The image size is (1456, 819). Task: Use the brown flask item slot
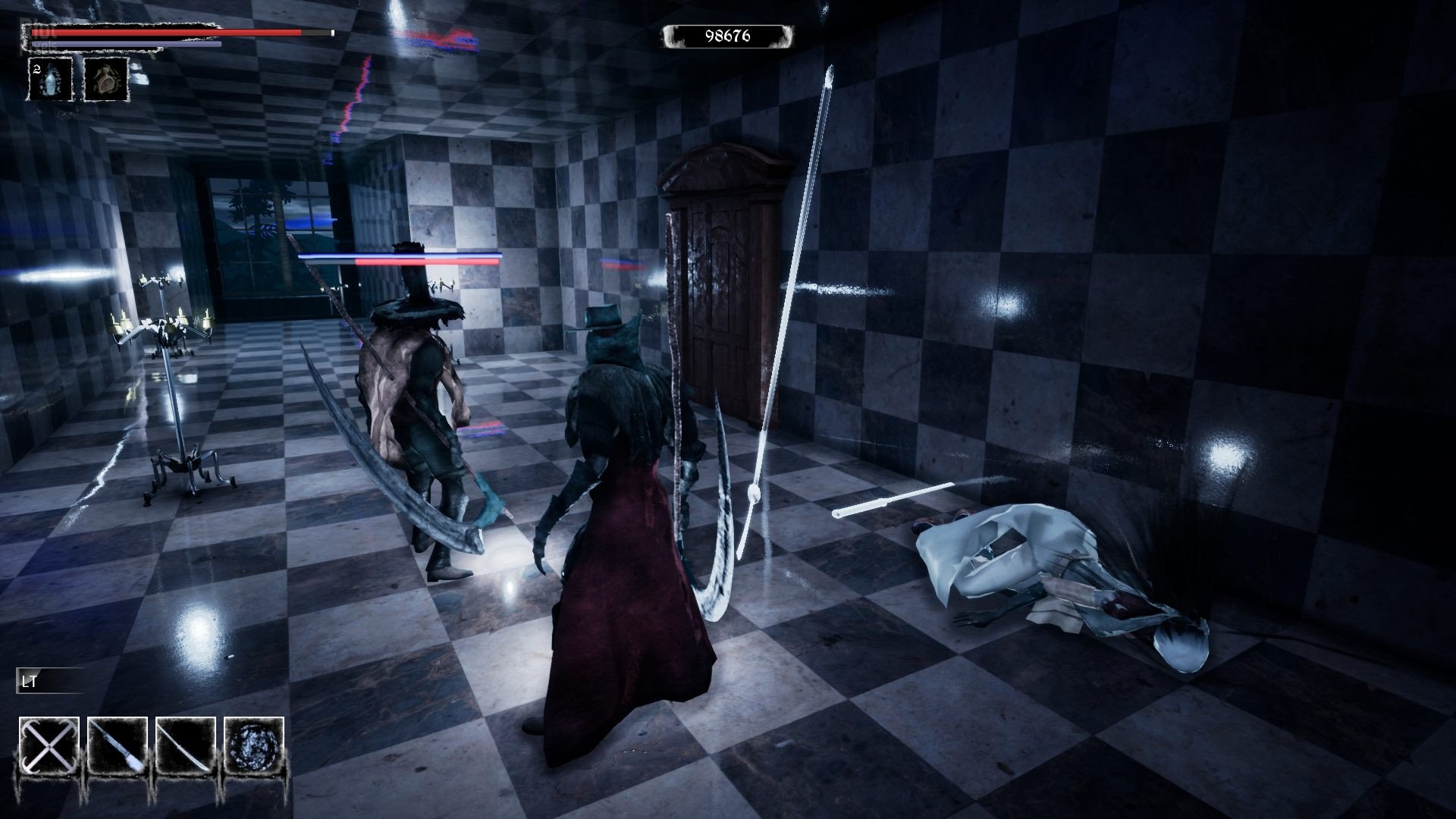click(105, 79)
